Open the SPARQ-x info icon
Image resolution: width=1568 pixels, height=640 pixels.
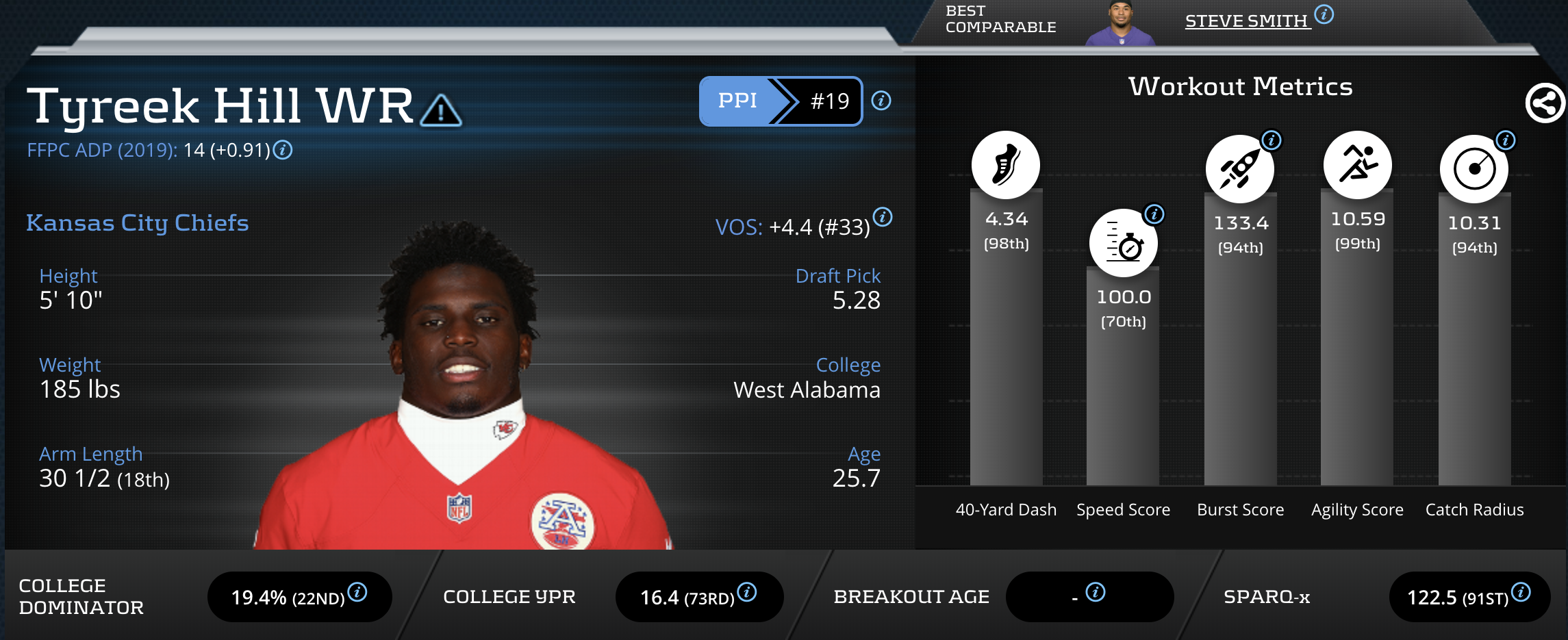pyautogui.click(x=1521, y=592)
